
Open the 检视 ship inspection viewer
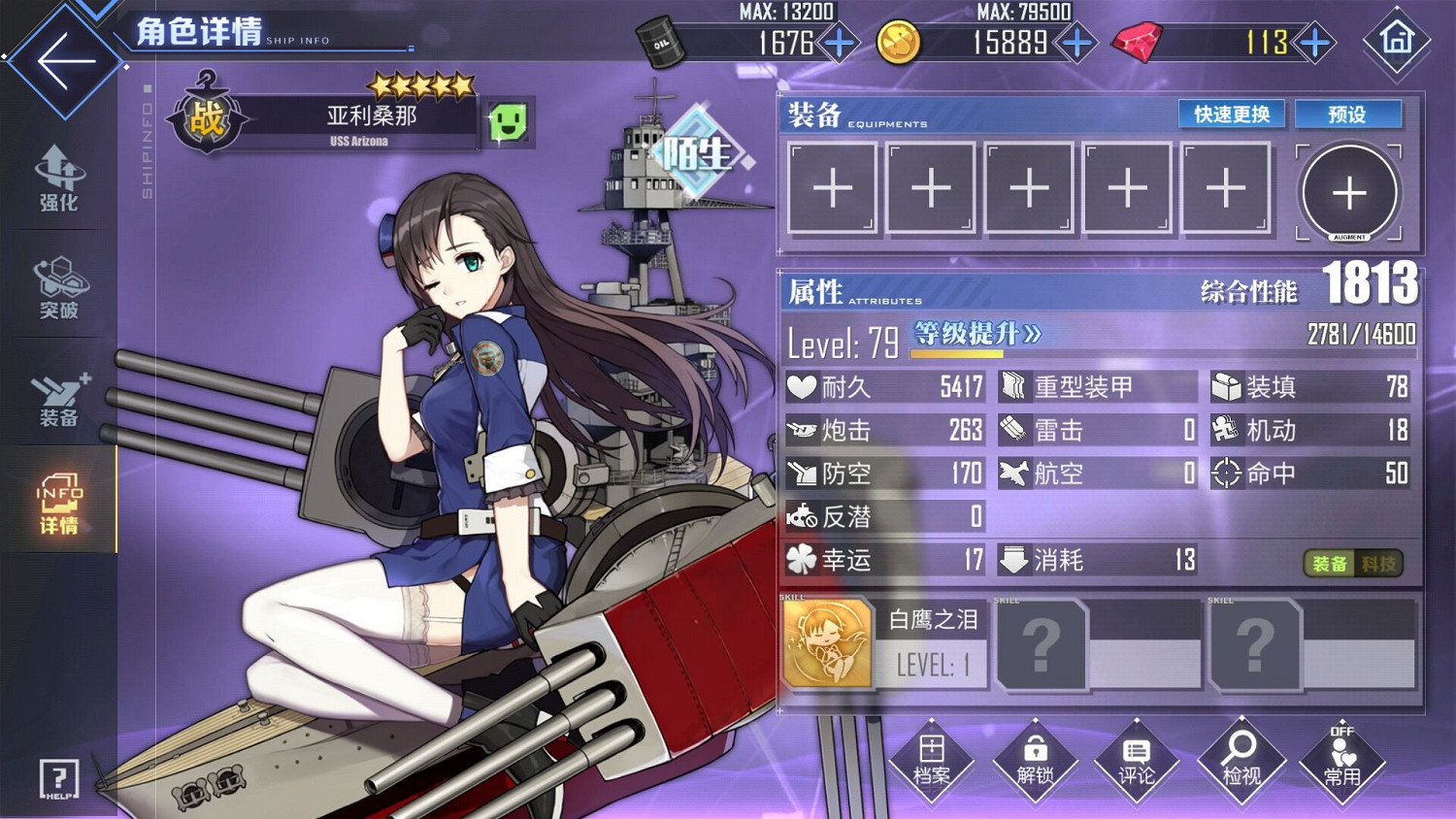pyautogui.click(x=1240, y=762)
